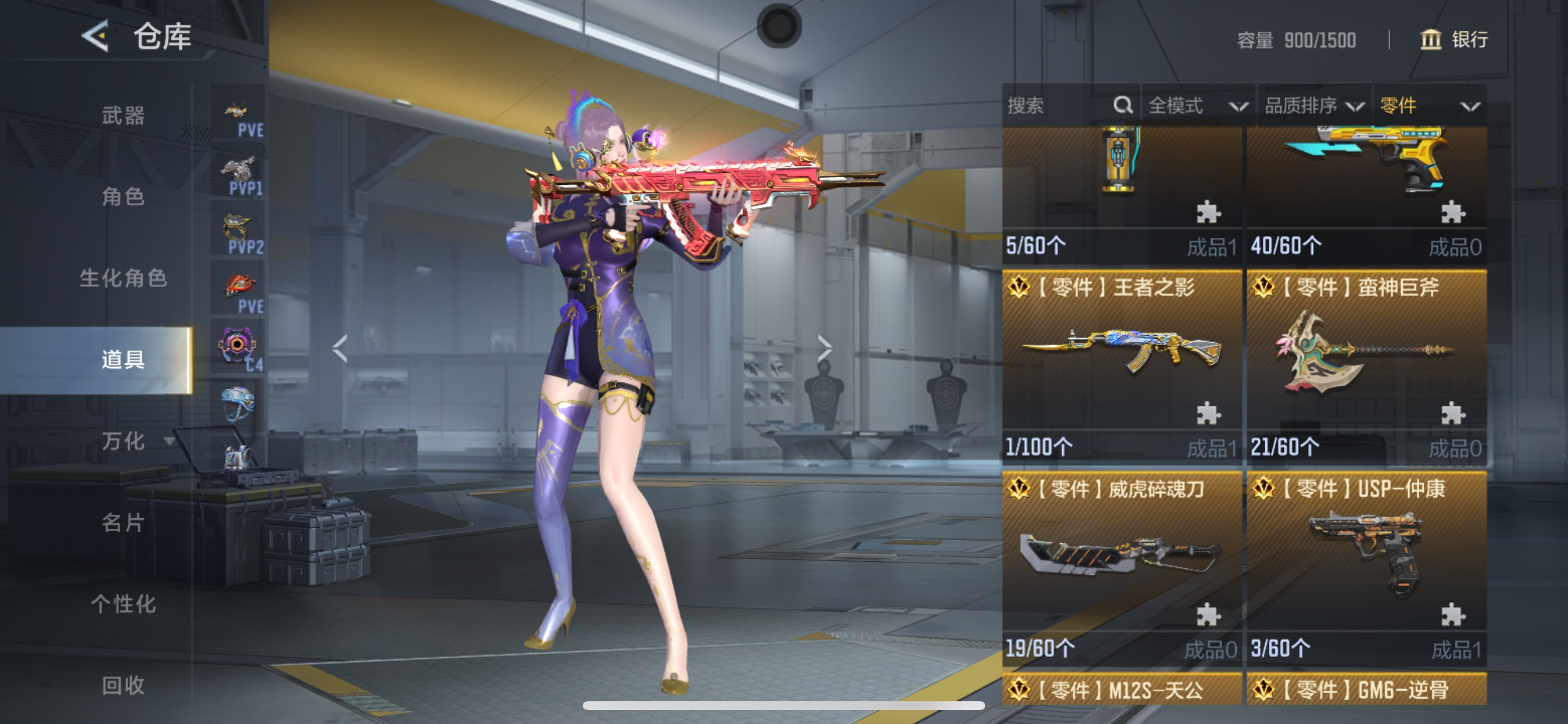Go back from the 仓库 warehouse screen
The width and height of the screenshot is (1568, 724).
[96, 37]
